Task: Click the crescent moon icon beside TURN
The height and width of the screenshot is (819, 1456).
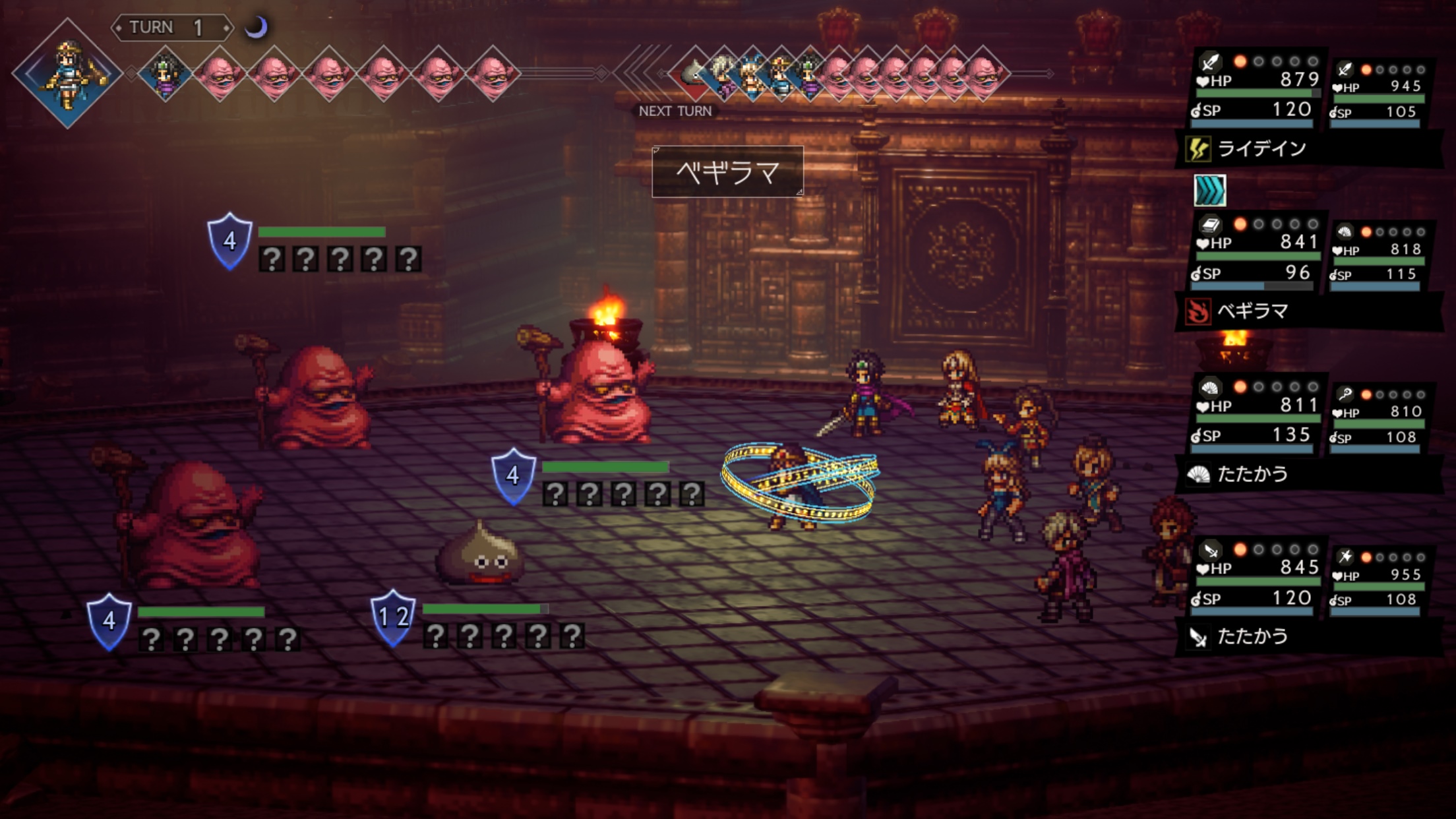Action: tap(256, 27)
